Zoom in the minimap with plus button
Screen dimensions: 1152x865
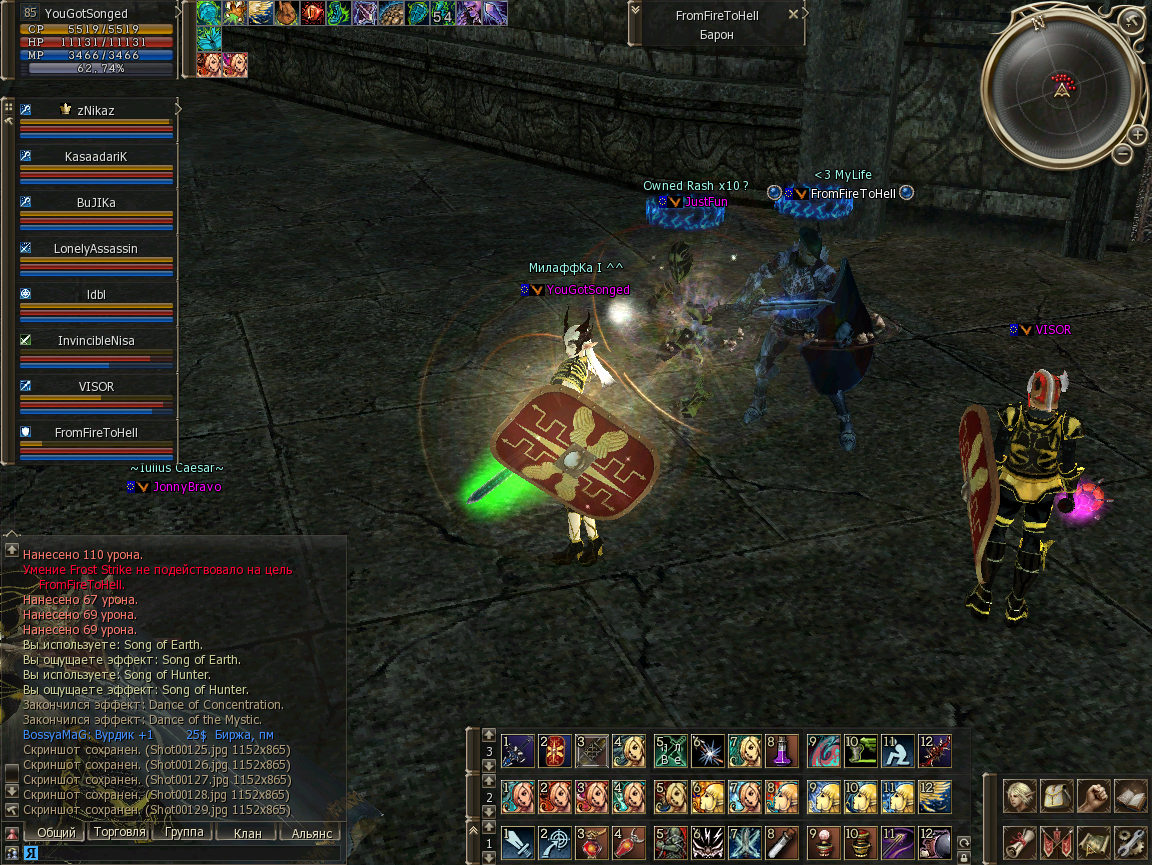[x=1137, y=135]
